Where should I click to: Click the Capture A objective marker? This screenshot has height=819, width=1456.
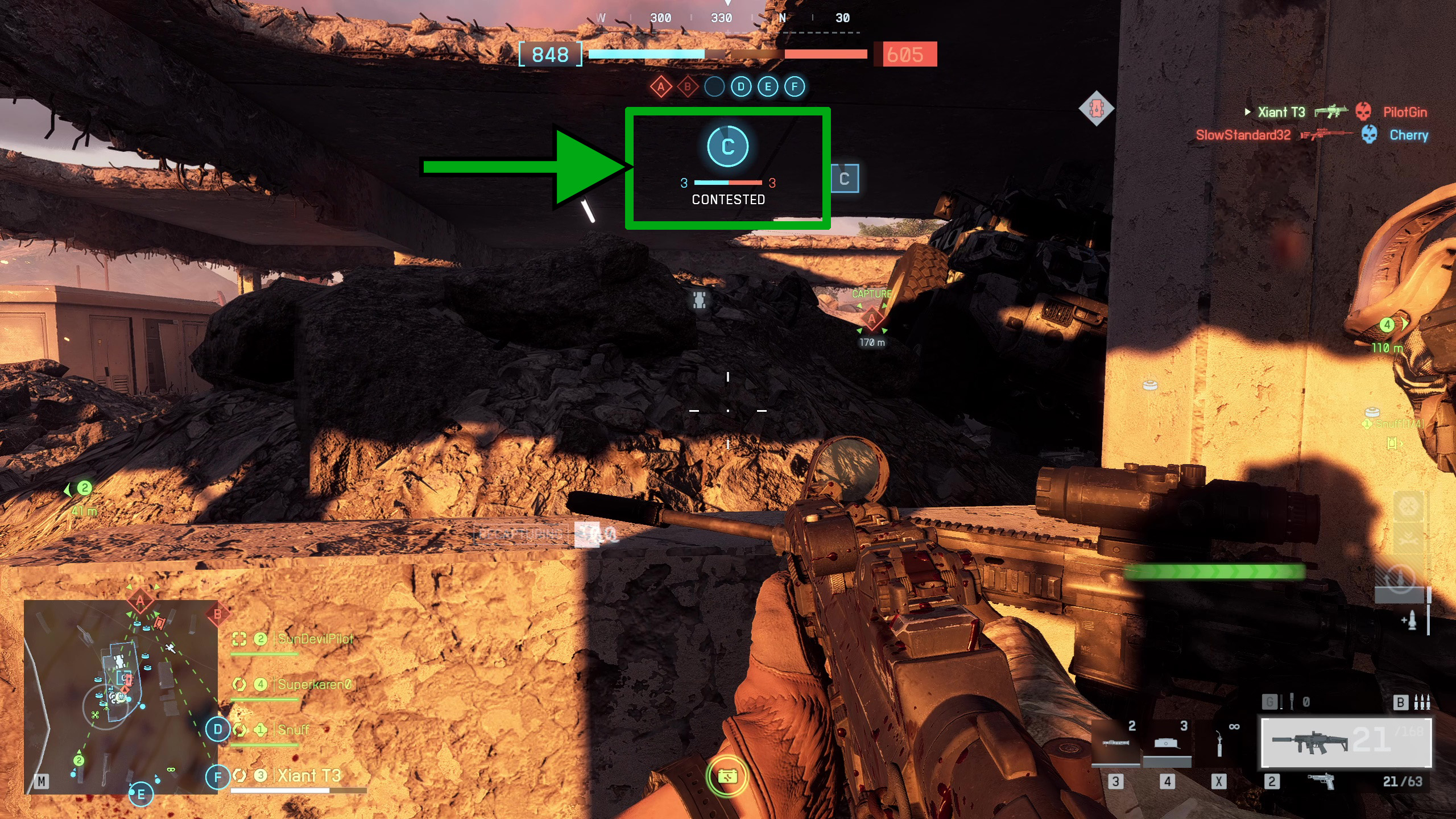click(871, 319)
